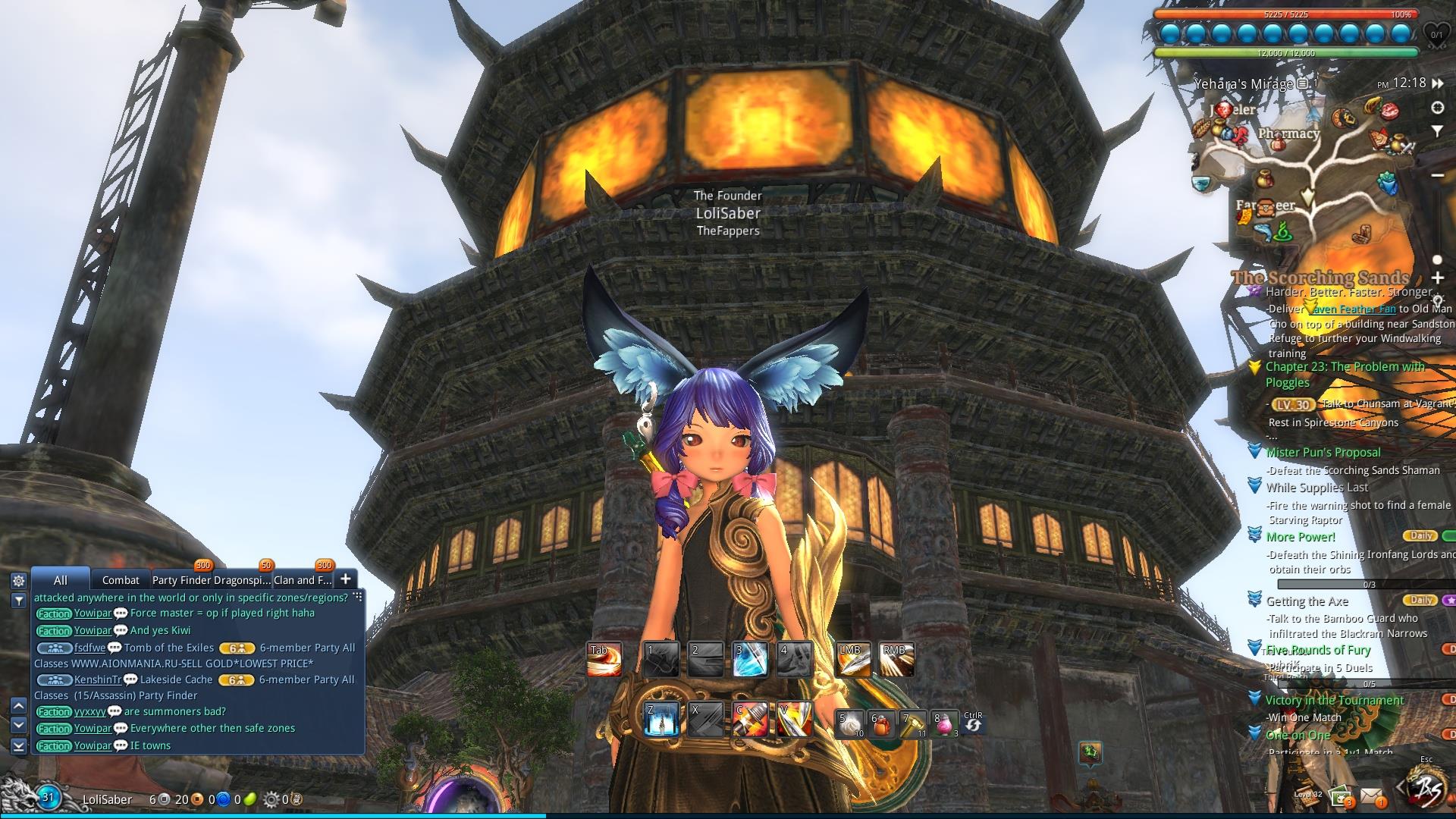Click player name yyxxyy in chat
The width and height of the screenshot is (1456, 819).
90,712
